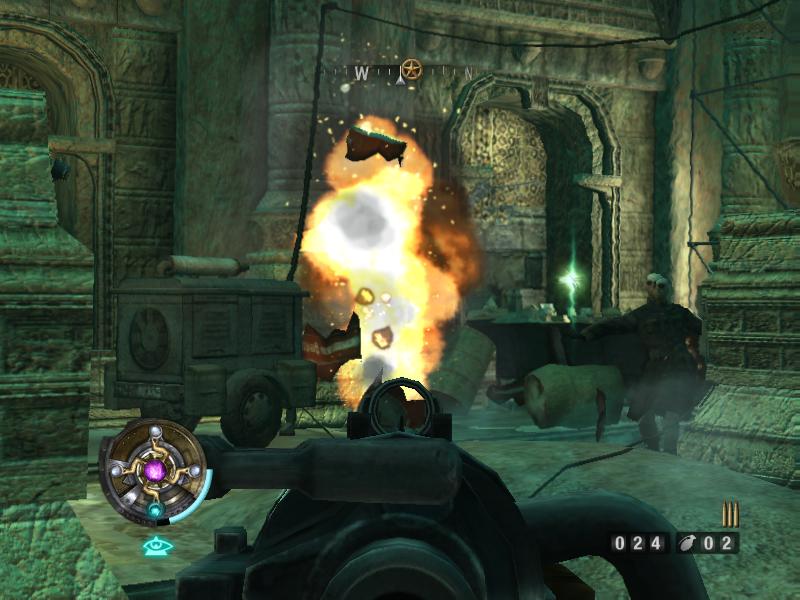This screenshot has height=600, width=800.
Task: Click the compass heading strip
Action: coord(405,72)
